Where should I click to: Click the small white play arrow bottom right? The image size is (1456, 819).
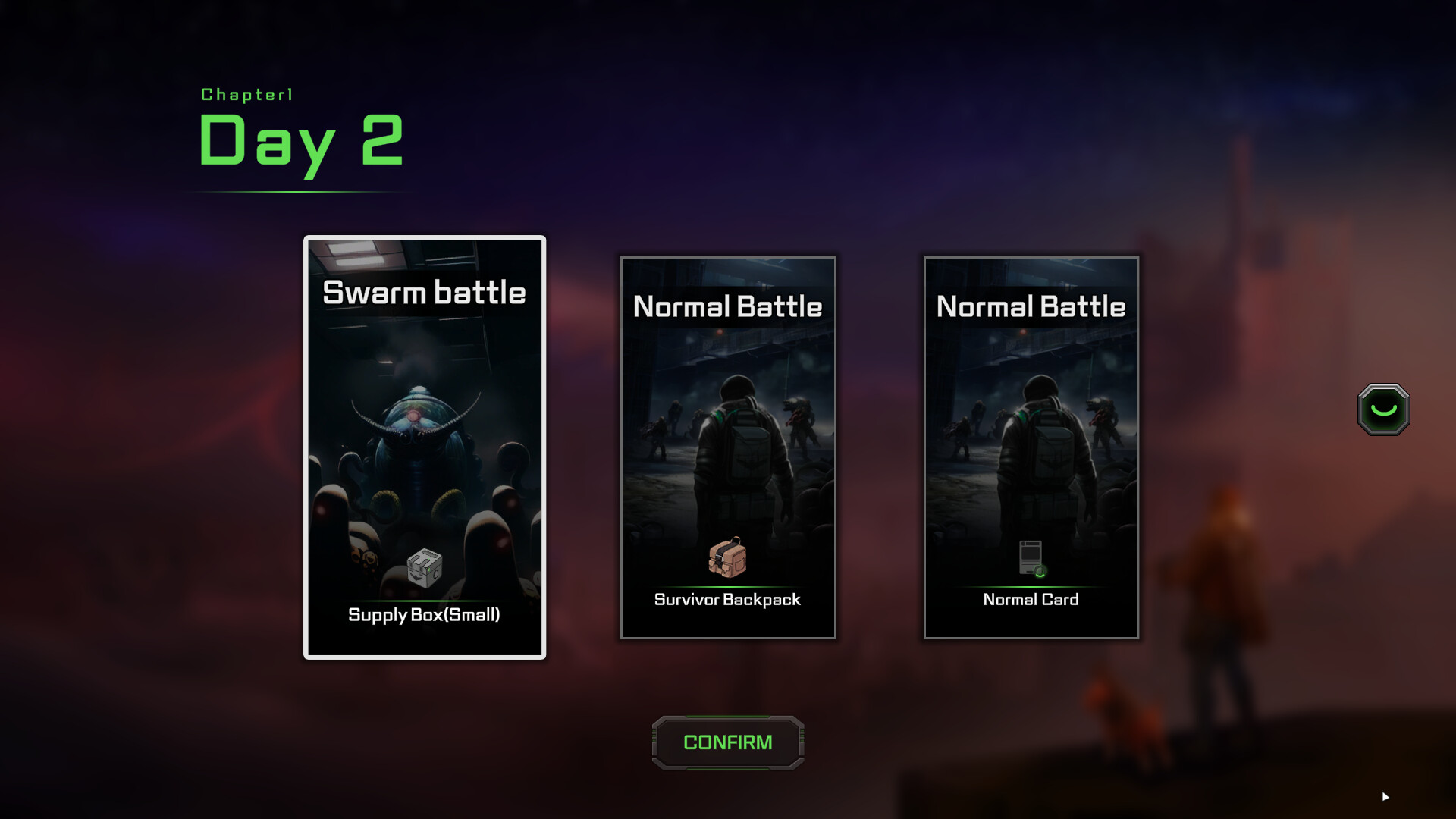(x=1385, y=797)
